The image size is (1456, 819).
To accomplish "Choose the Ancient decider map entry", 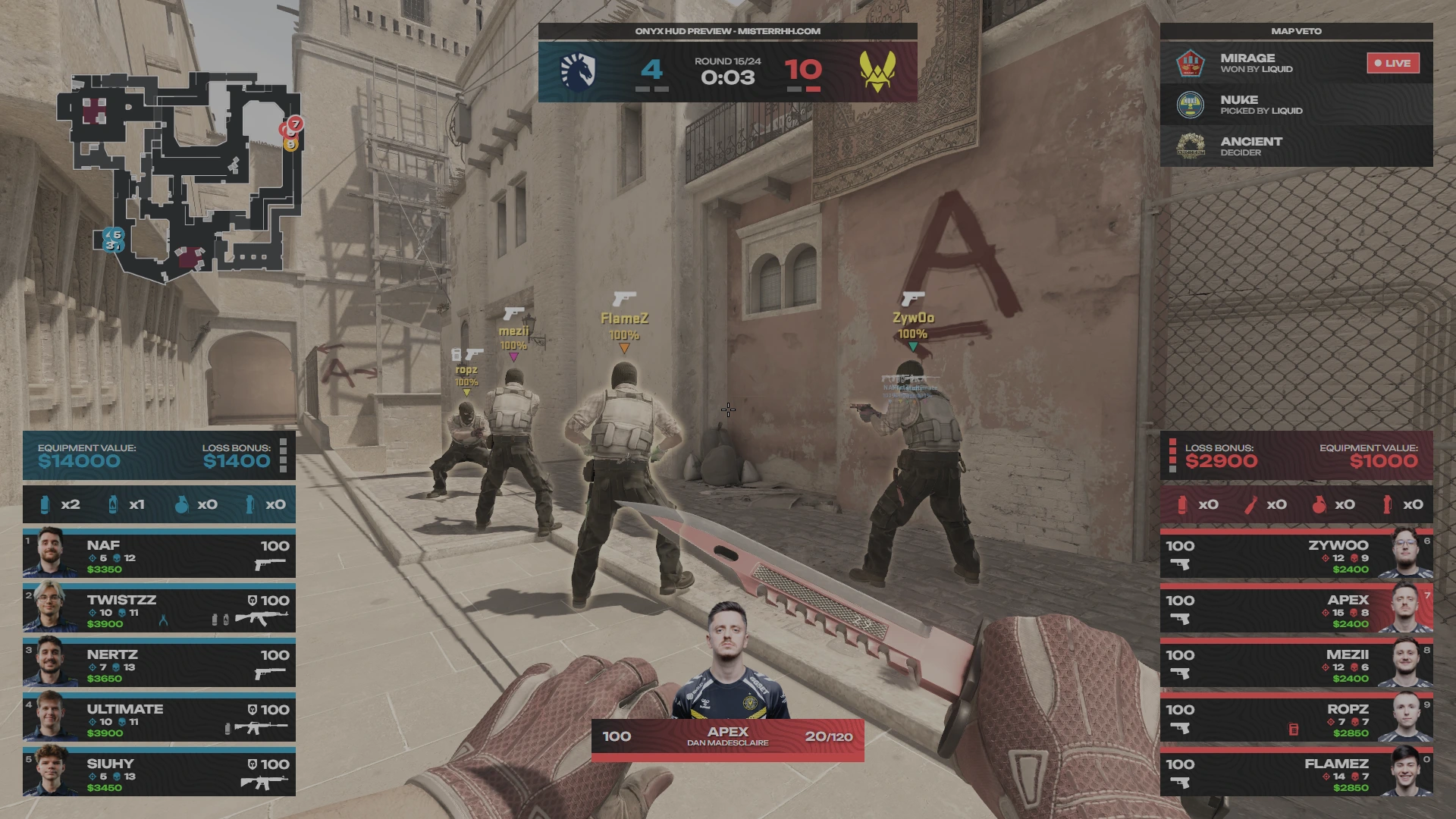I will 1296,146.
